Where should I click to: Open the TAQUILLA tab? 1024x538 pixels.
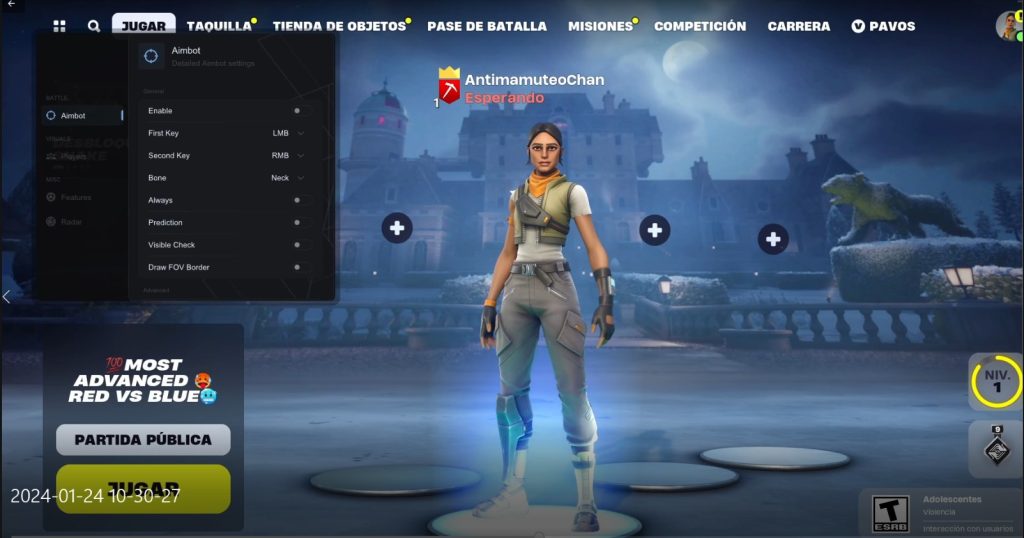pyautogui.click(x=219, y=26)
